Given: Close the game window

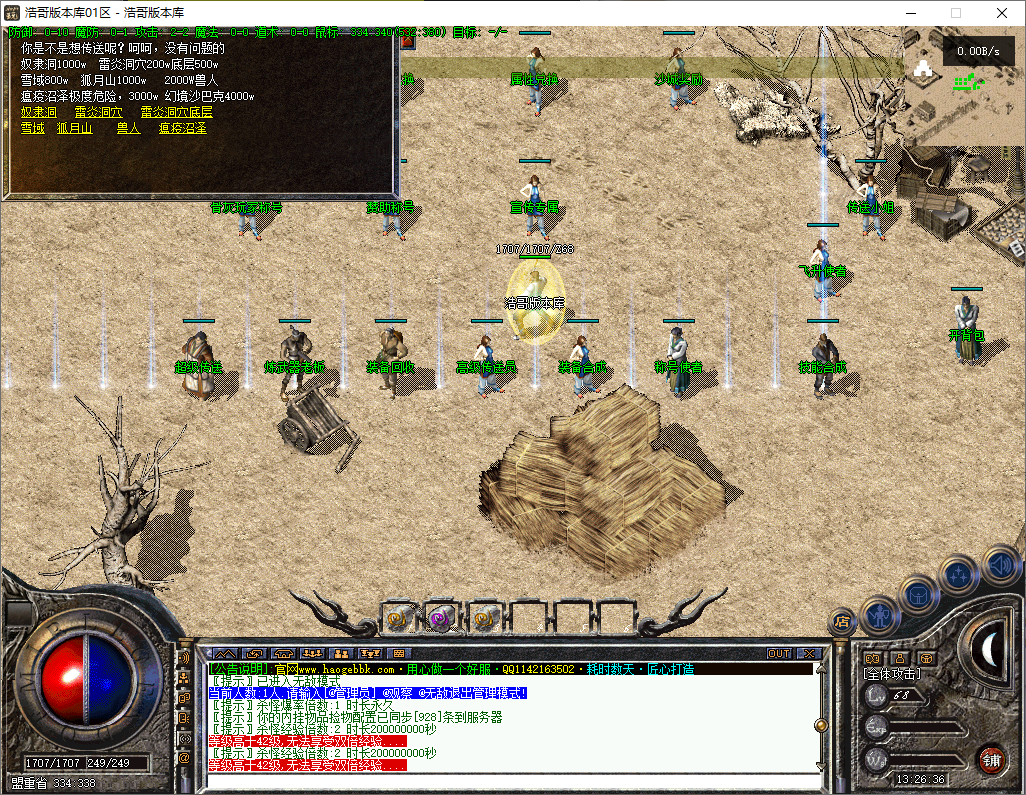Looking at the screenshot, I should pos(1002,13).
